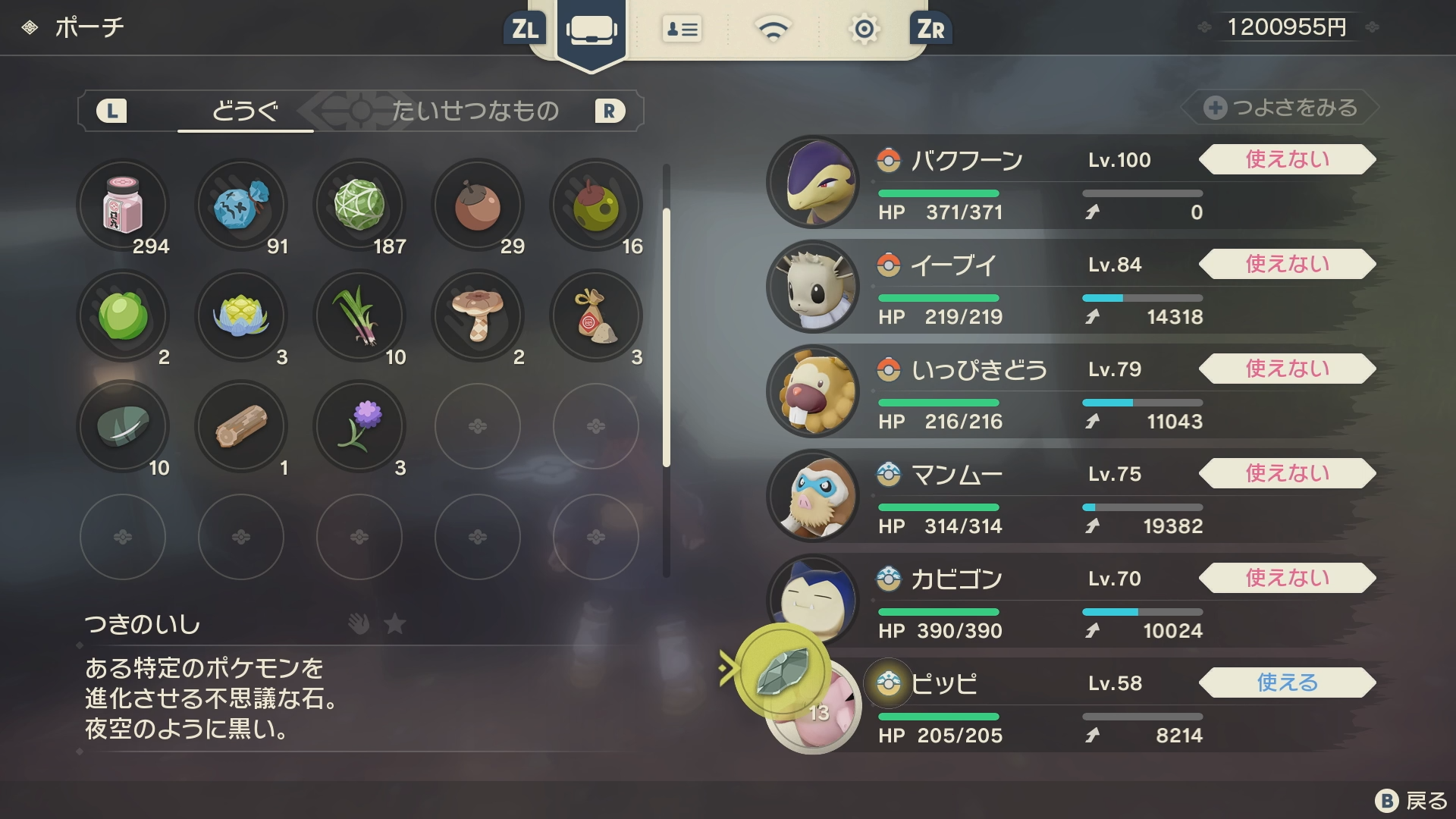Open the pouch satchel menu icon

coord(591,30)
